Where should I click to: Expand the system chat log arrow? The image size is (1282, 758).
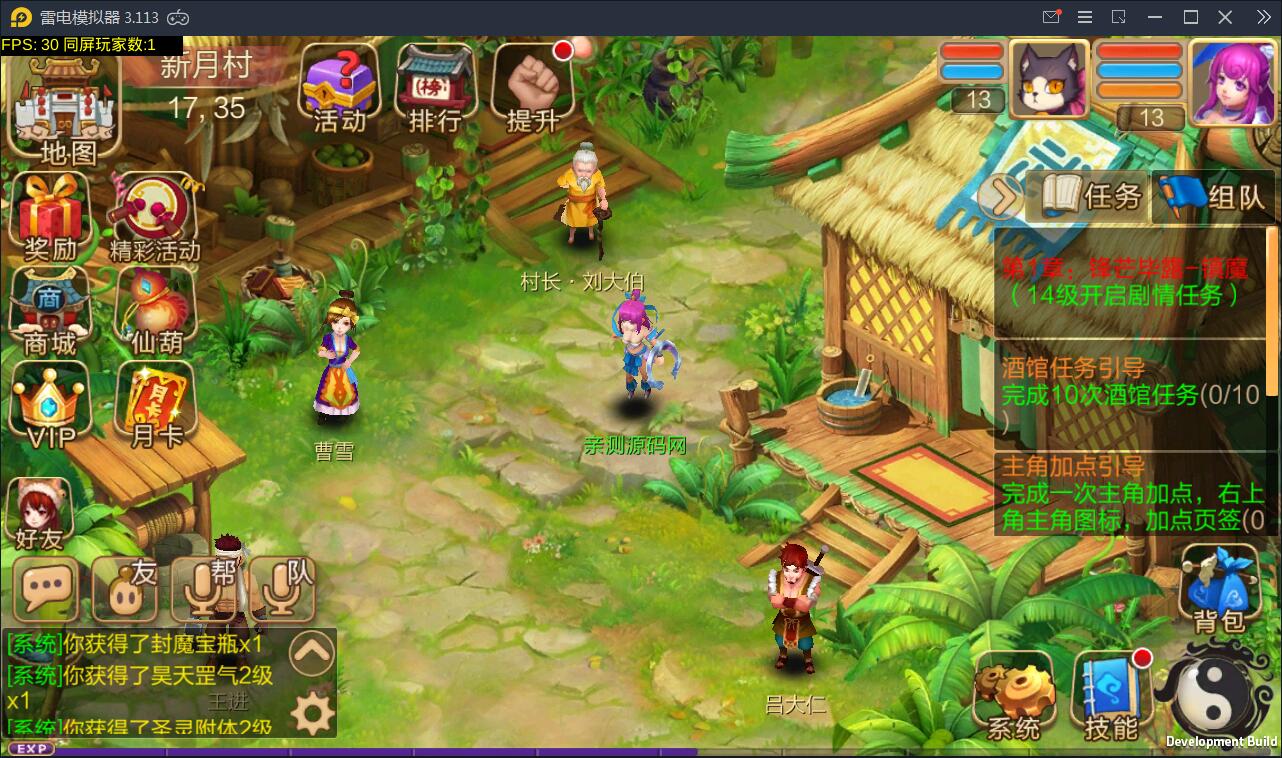pyautogui.click(x=311, y=655)
